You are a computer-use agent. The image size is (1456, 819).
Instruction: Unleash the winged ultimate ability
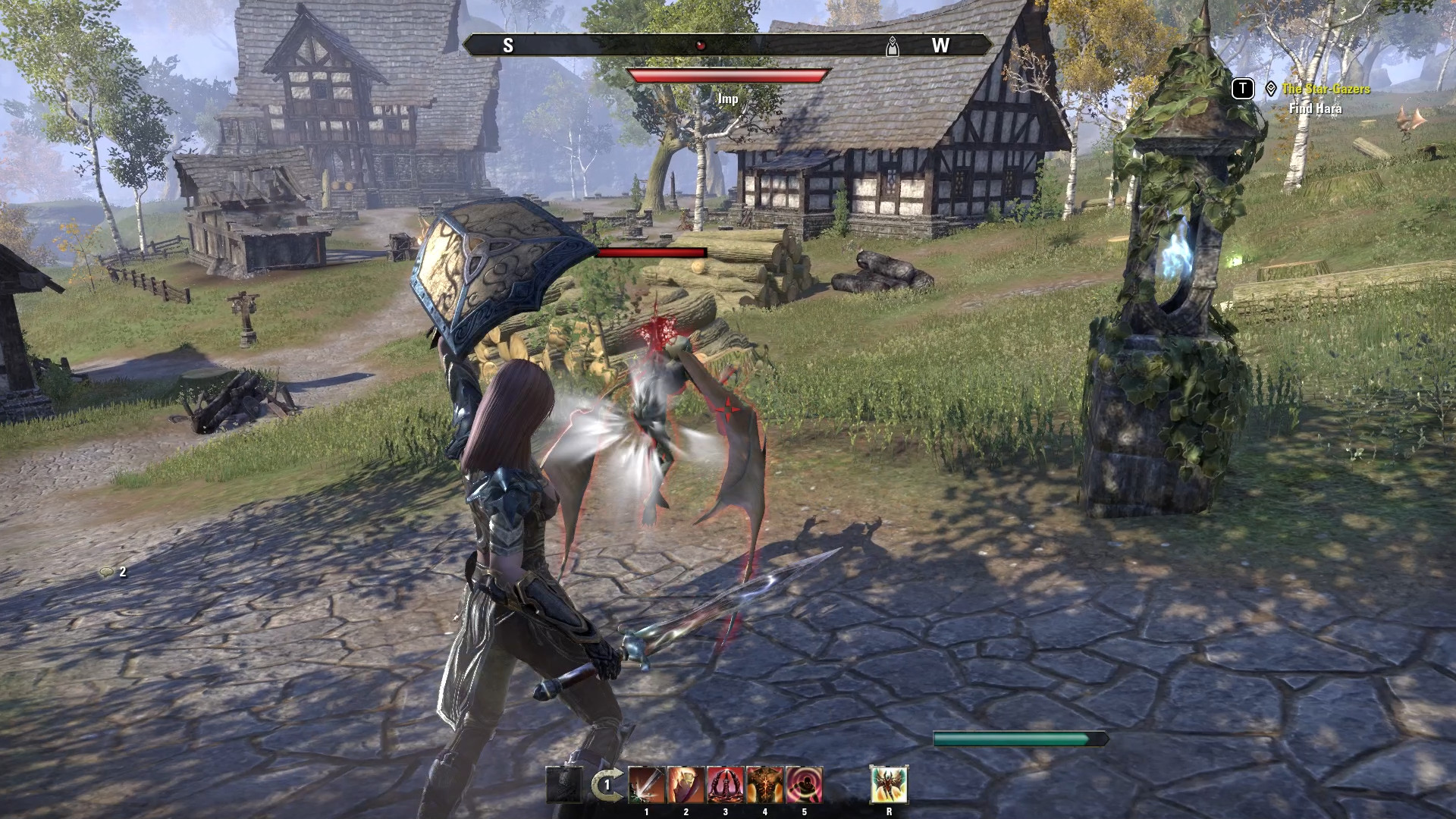click(889, 785)
